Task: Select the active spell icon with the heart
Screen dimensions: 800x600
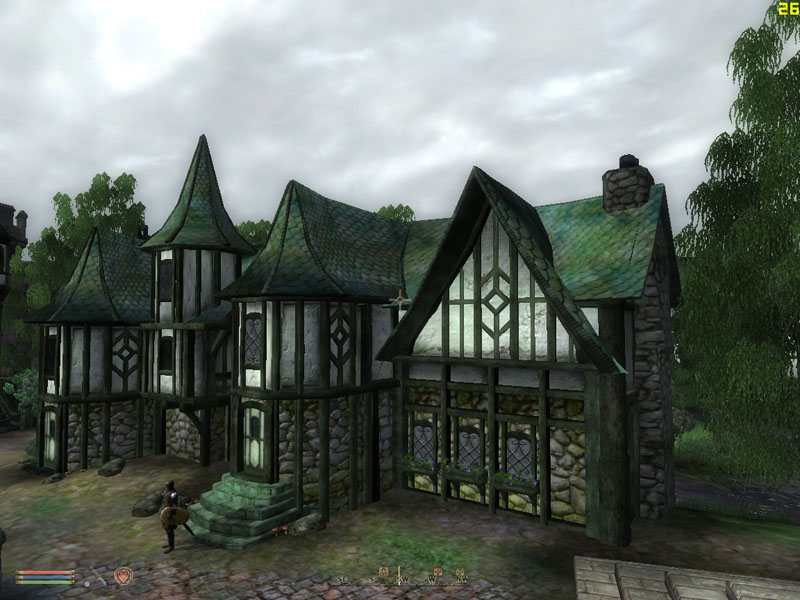Action: [123, 575]
